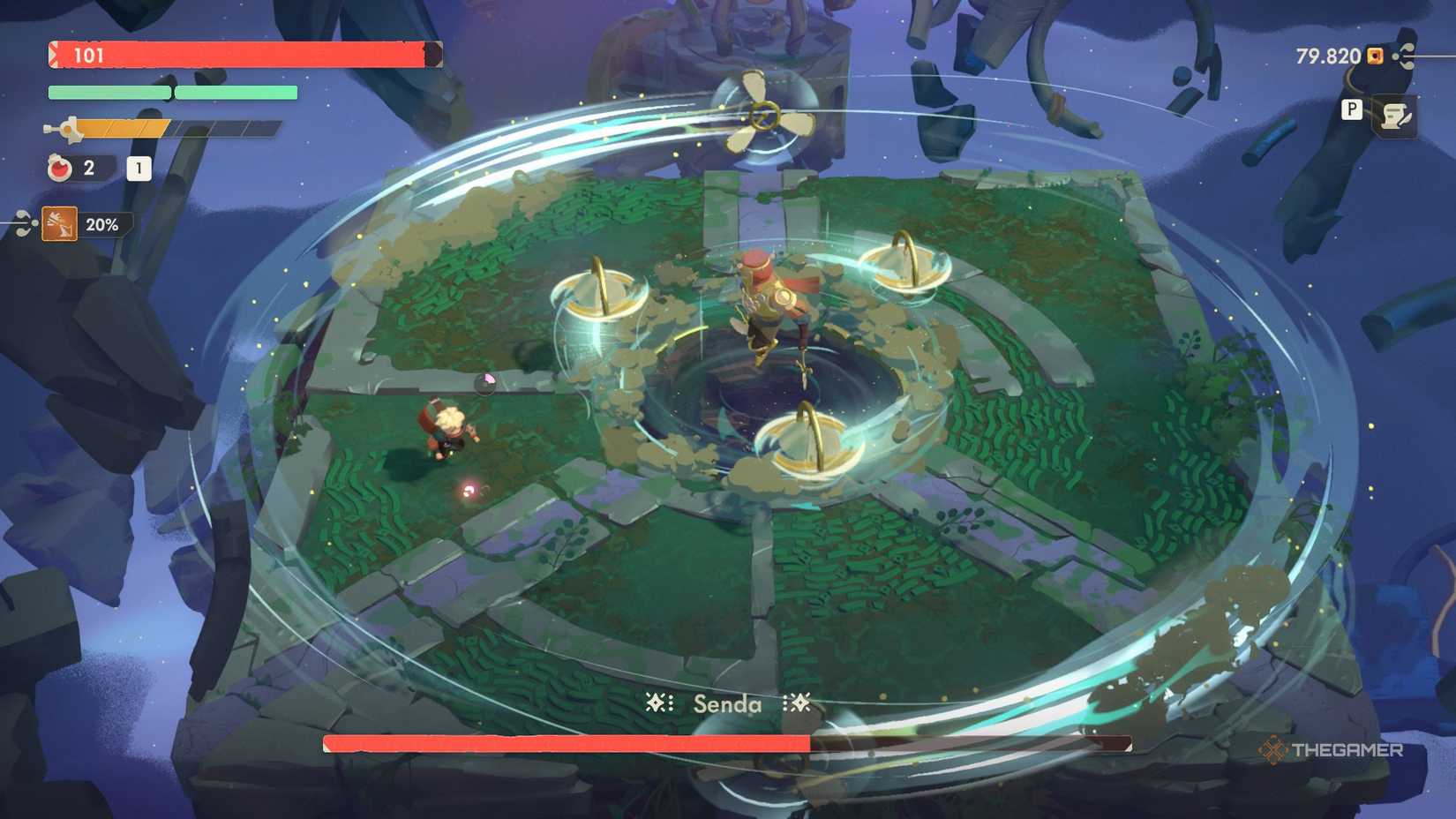Click the white P keybind icon
Screen dimensions: 1456x819
(x=1352, y=110)
